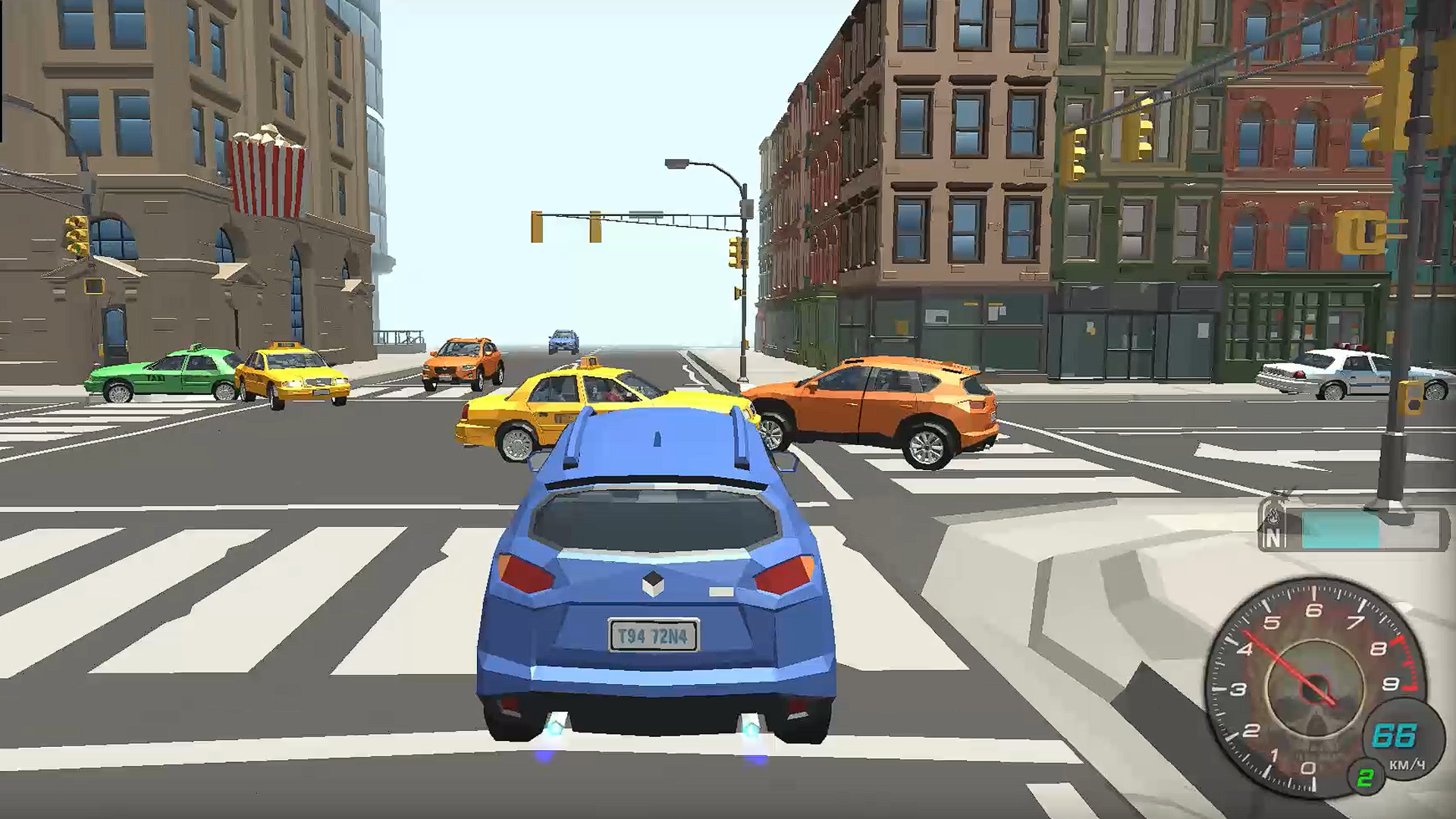Click the flame icon on the nitro bar
Image resolution: width=1456 pixels, height=819 pixels.
coord(1274,514)
